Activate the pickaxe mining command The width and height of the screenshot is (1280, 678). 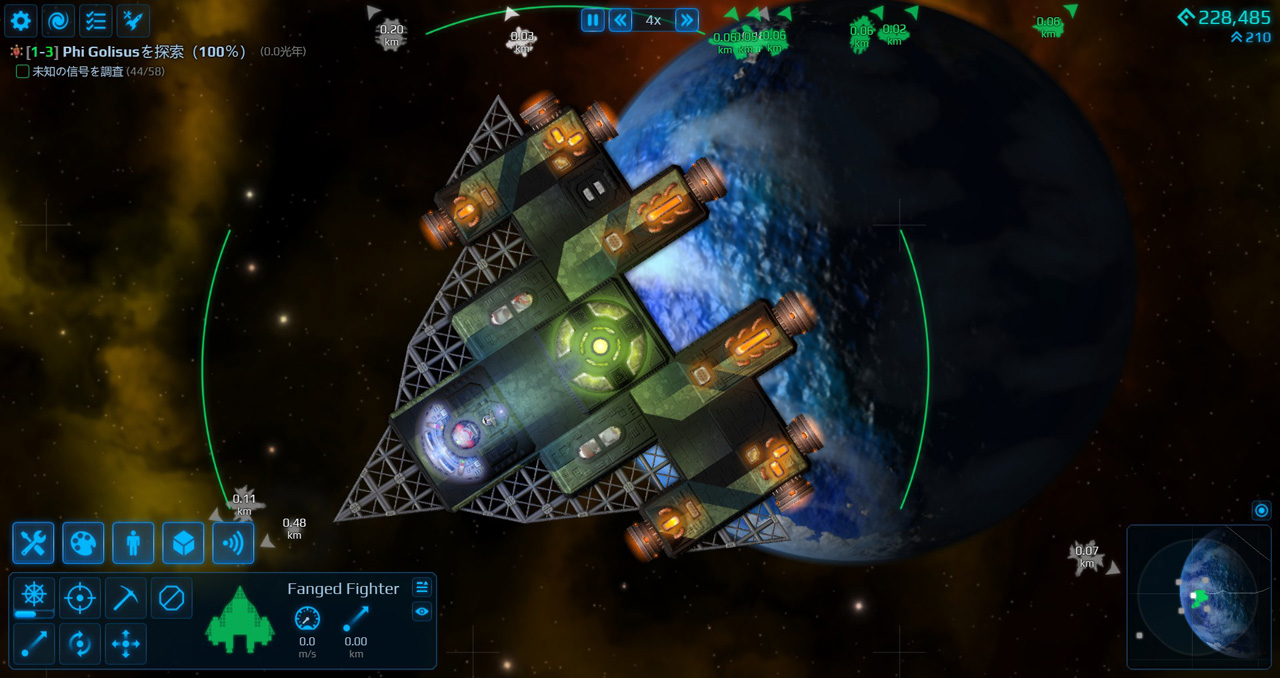(x=126, y=598)
